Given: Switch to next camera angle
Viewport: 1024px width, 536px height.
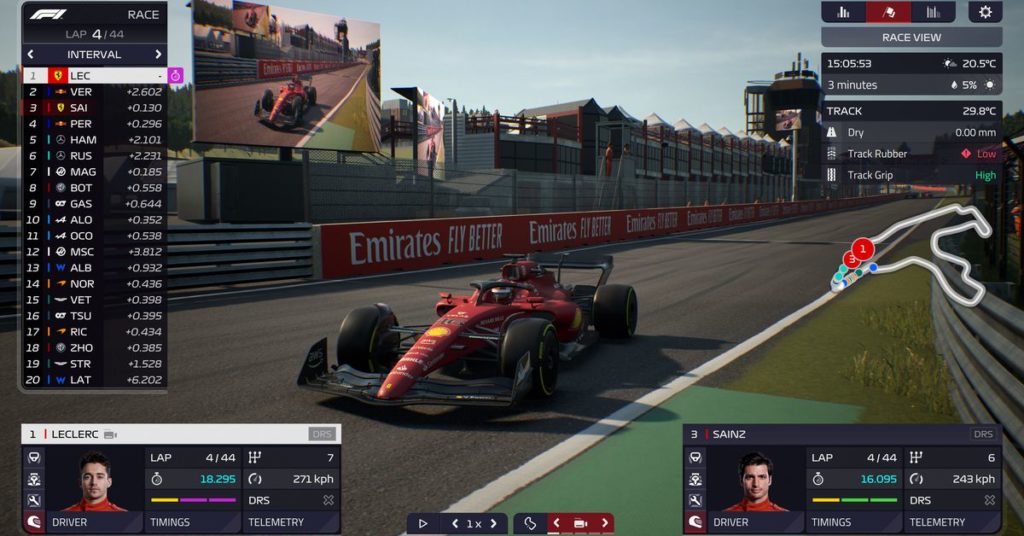Looking at the screenshot, I should 604,523.
